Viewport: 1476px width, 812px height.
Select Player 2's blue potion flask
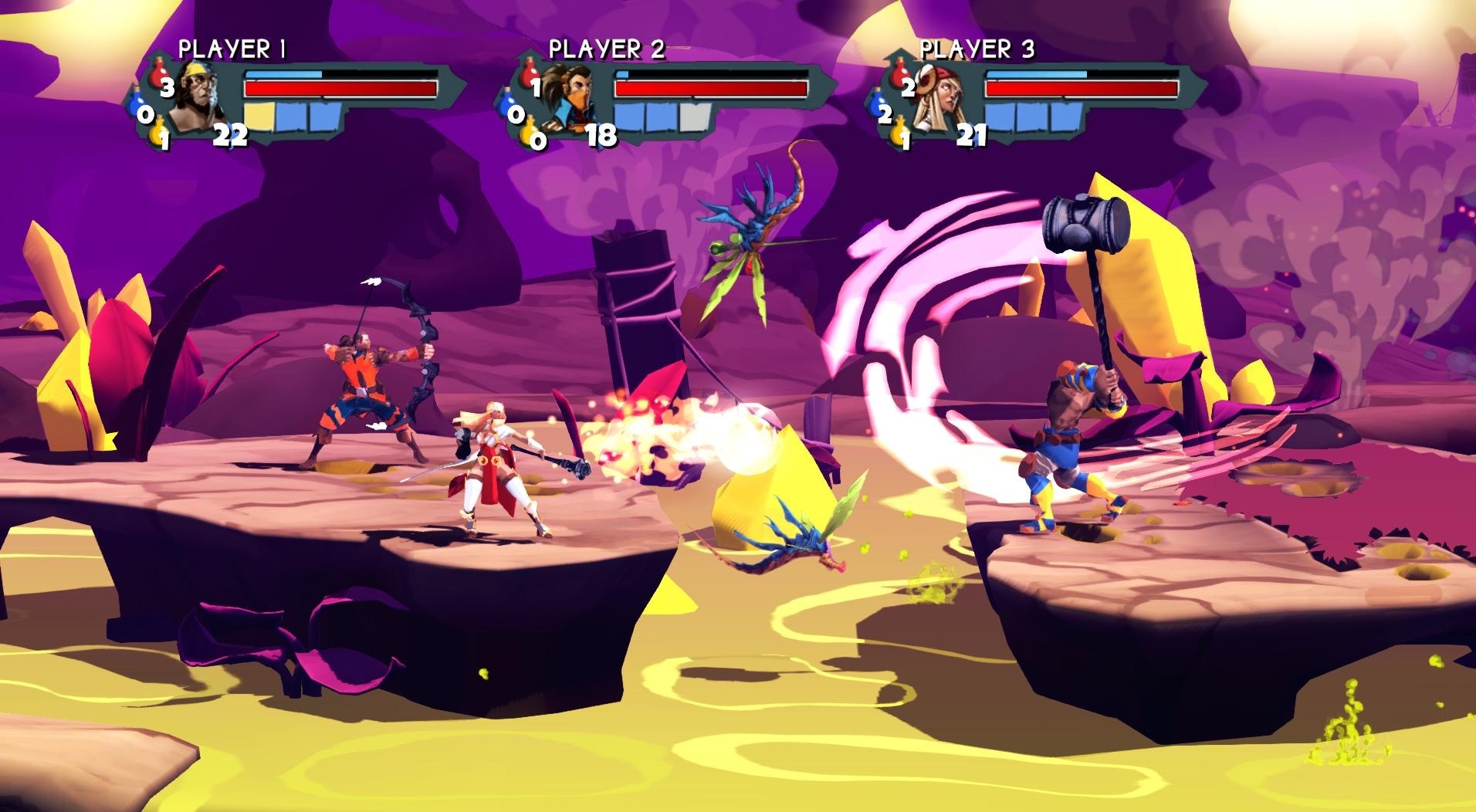[x=505, y=102]
